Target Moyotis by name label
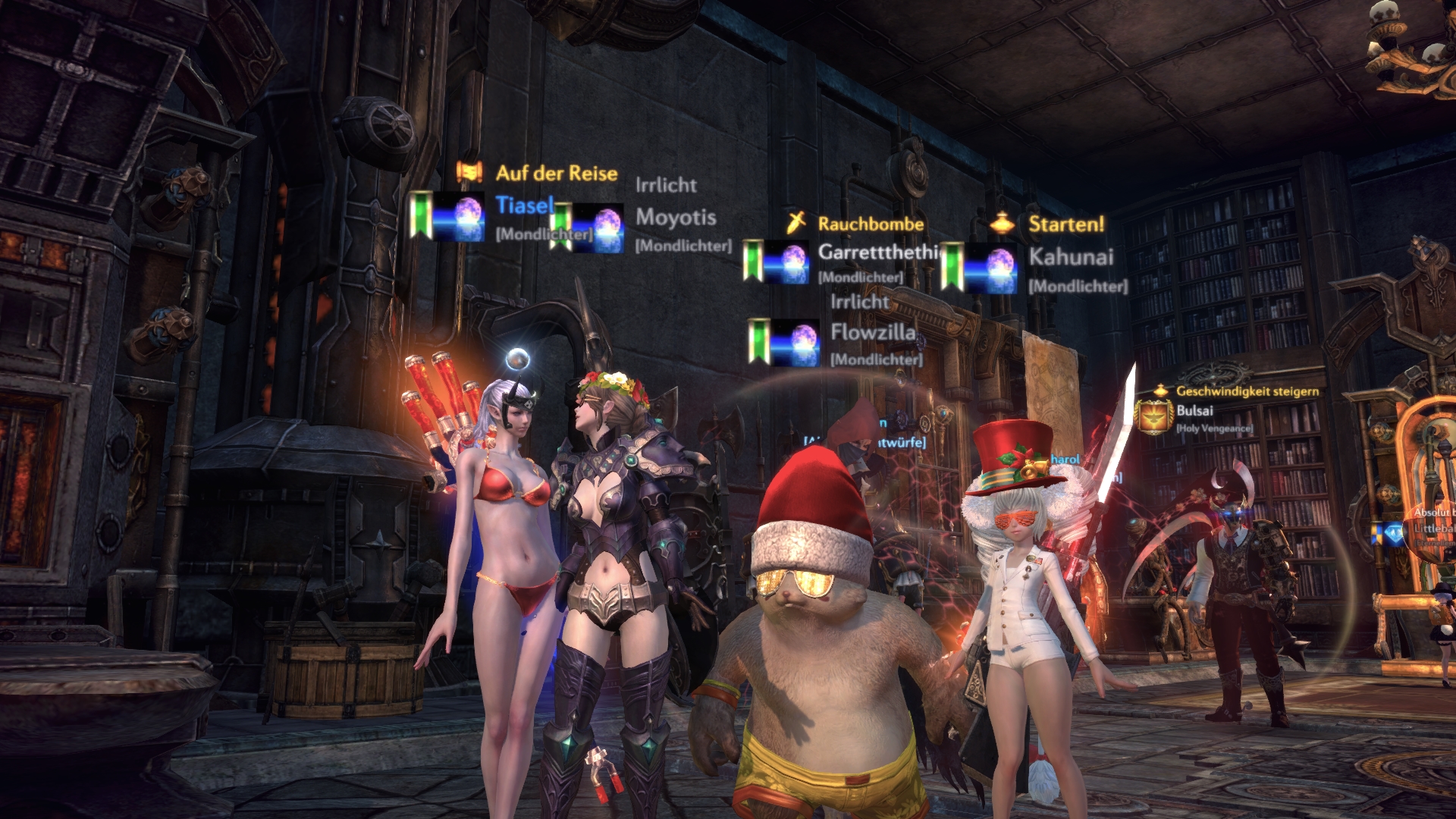 coord(675,218)
